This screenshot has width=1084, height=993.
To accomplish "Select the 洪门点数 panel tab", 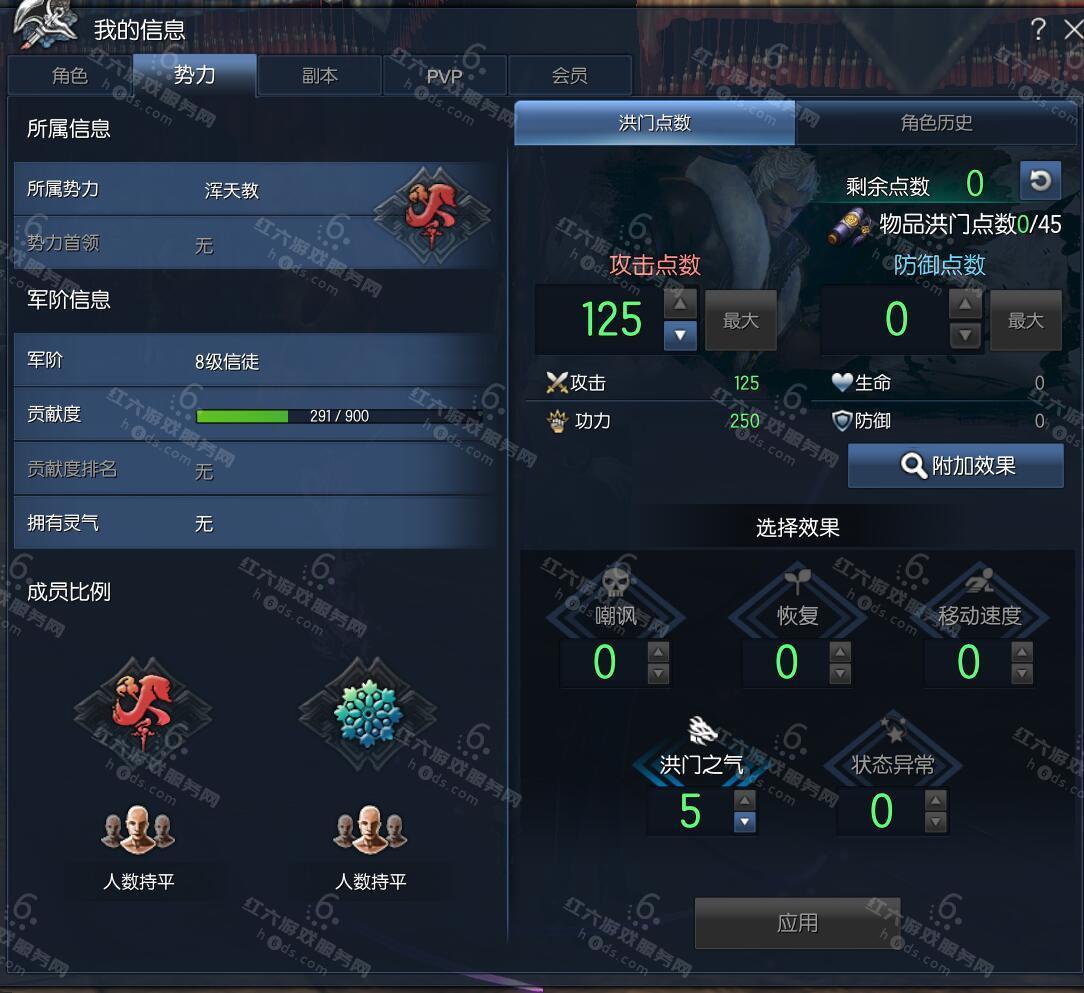I will click(x=655, y=123).
